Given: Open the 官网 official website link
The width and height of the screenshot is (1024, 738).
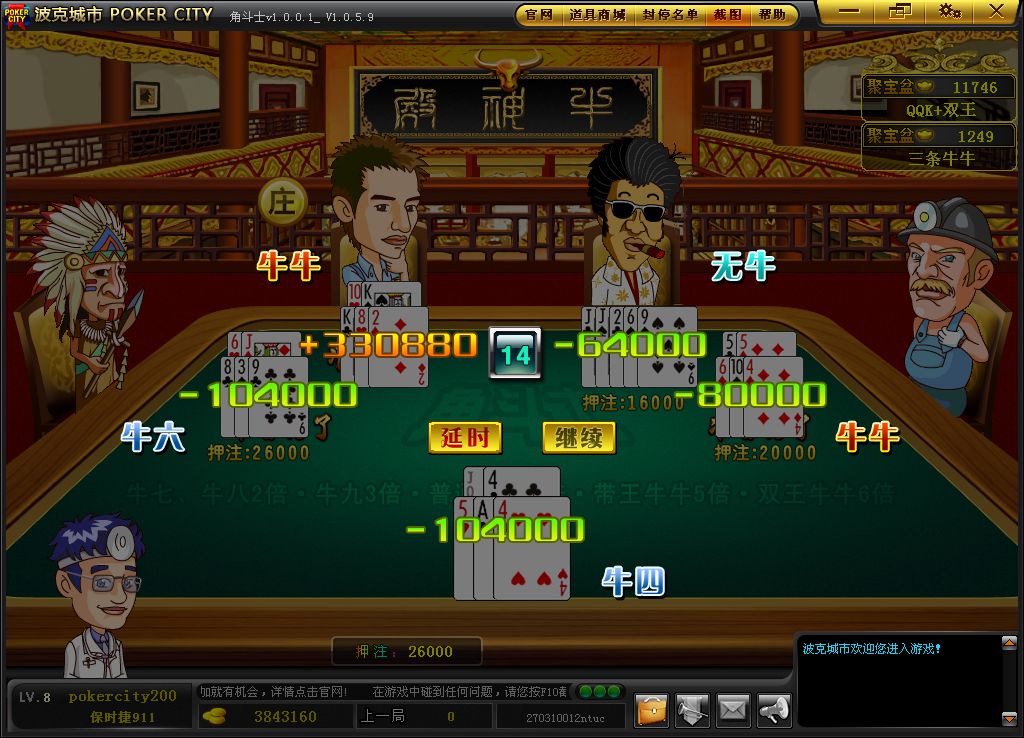Looking at the screenshot, I should pos(539,15).
